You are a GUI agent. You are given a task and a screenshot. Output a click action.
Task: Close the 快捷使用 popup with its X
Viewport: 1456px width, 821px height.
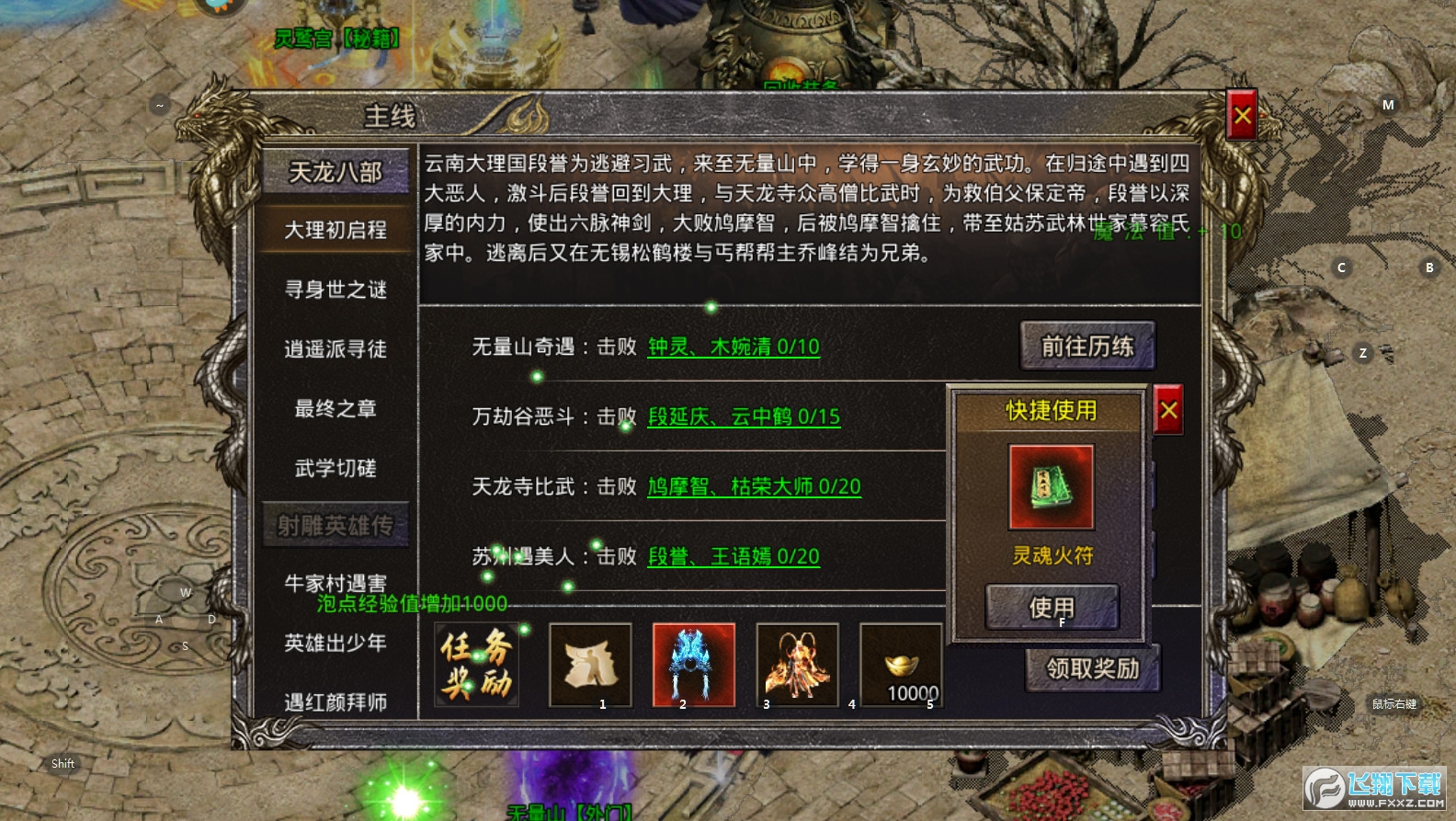(1167, 411)
